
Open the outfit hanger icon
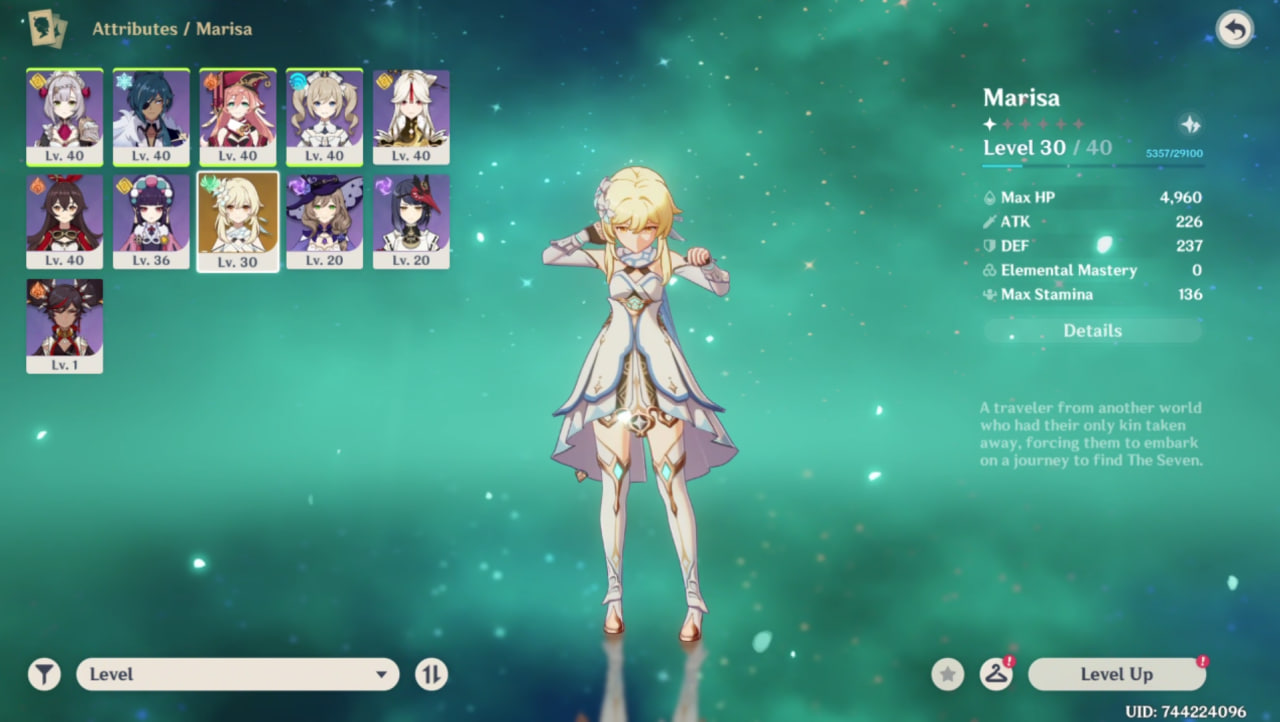[996, 674]
